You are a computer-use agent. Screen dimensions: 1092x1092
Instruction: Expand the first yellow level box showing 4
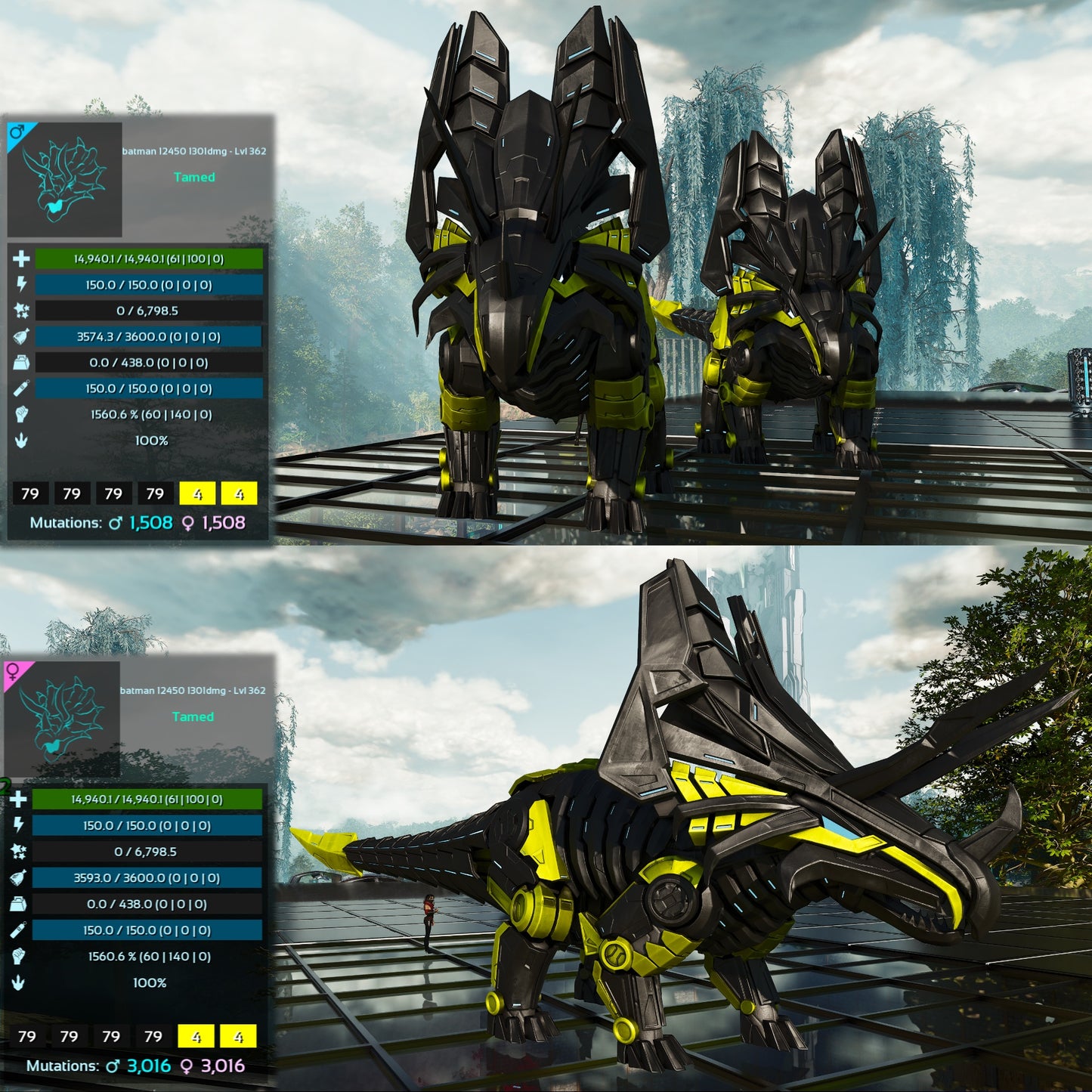click(199, 493)
